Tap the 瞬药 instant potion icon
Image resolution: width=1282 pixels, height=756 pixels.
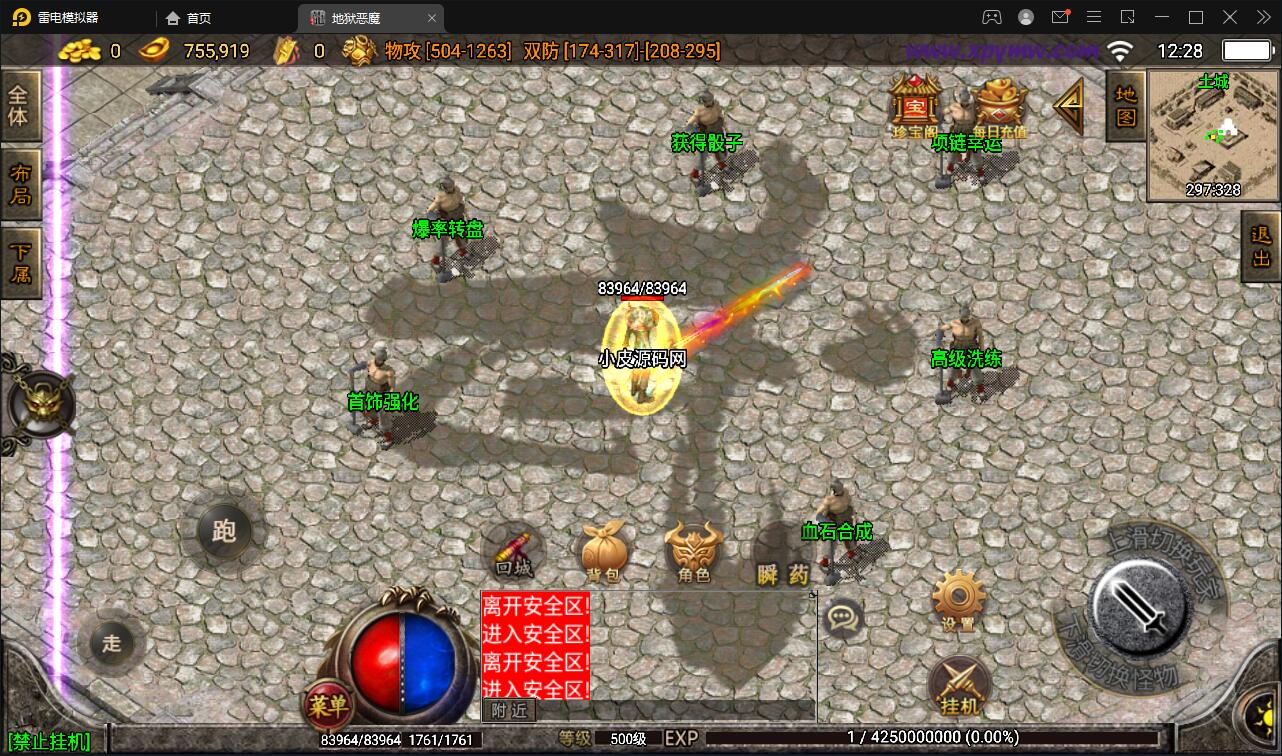(780, 550)
